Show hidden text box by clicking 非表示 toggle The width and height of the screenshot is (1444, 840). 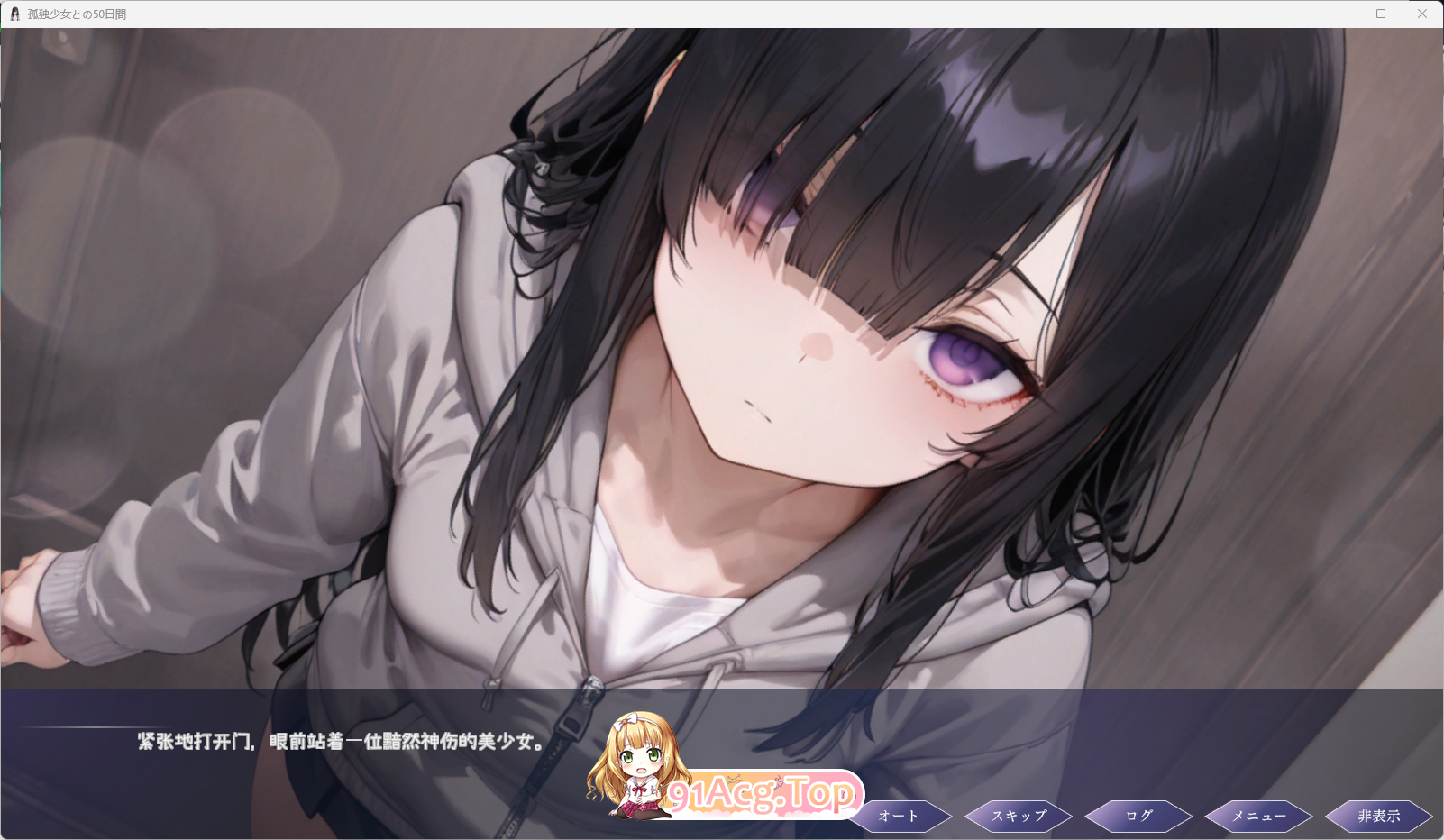click(x=1378, y=816)
